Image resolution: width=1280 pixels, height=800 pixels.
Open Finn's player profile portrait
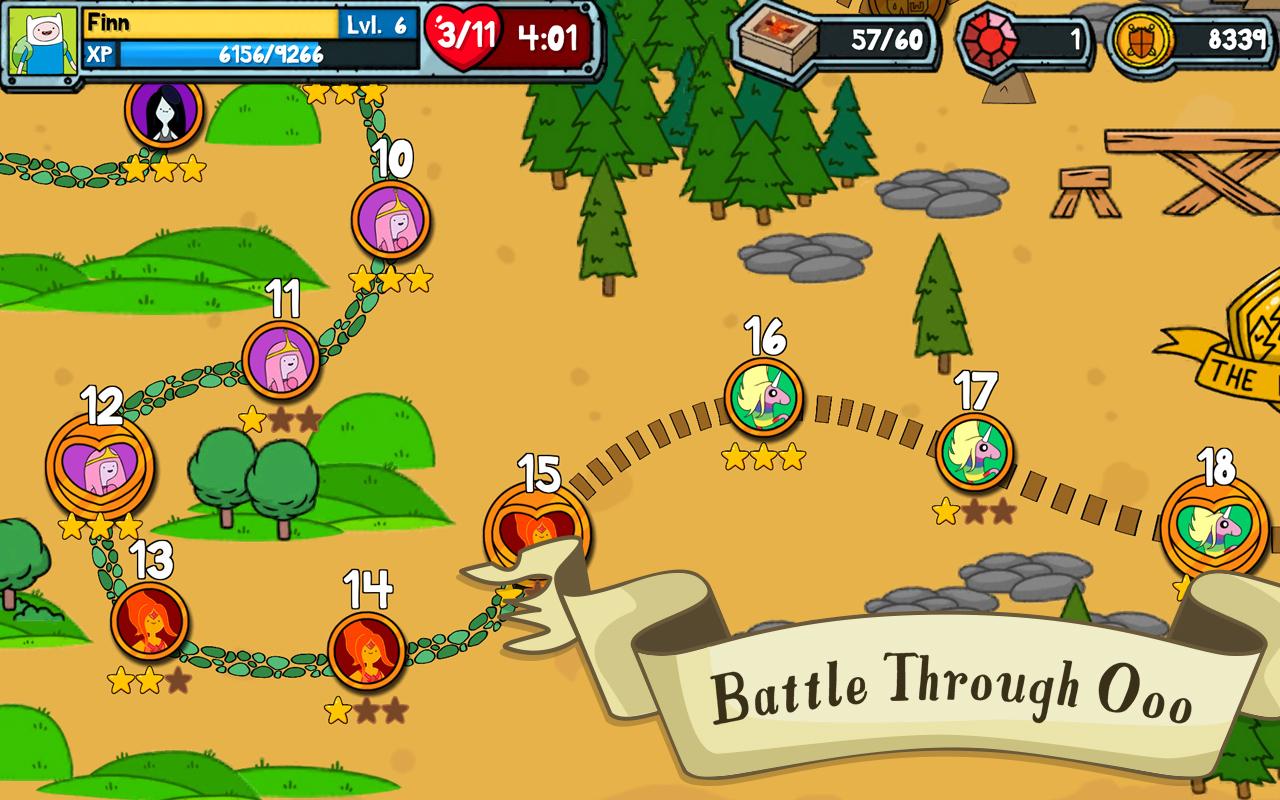pyautogui.click(x=42, y=42)
